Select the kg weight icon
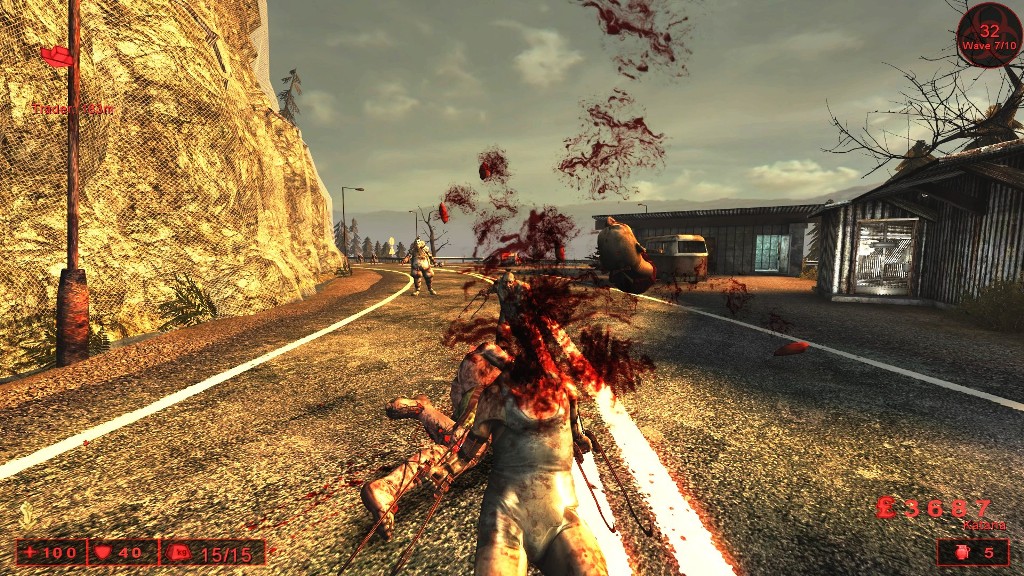This screenshot has height=576, width=1024. (x=180, y=552)
